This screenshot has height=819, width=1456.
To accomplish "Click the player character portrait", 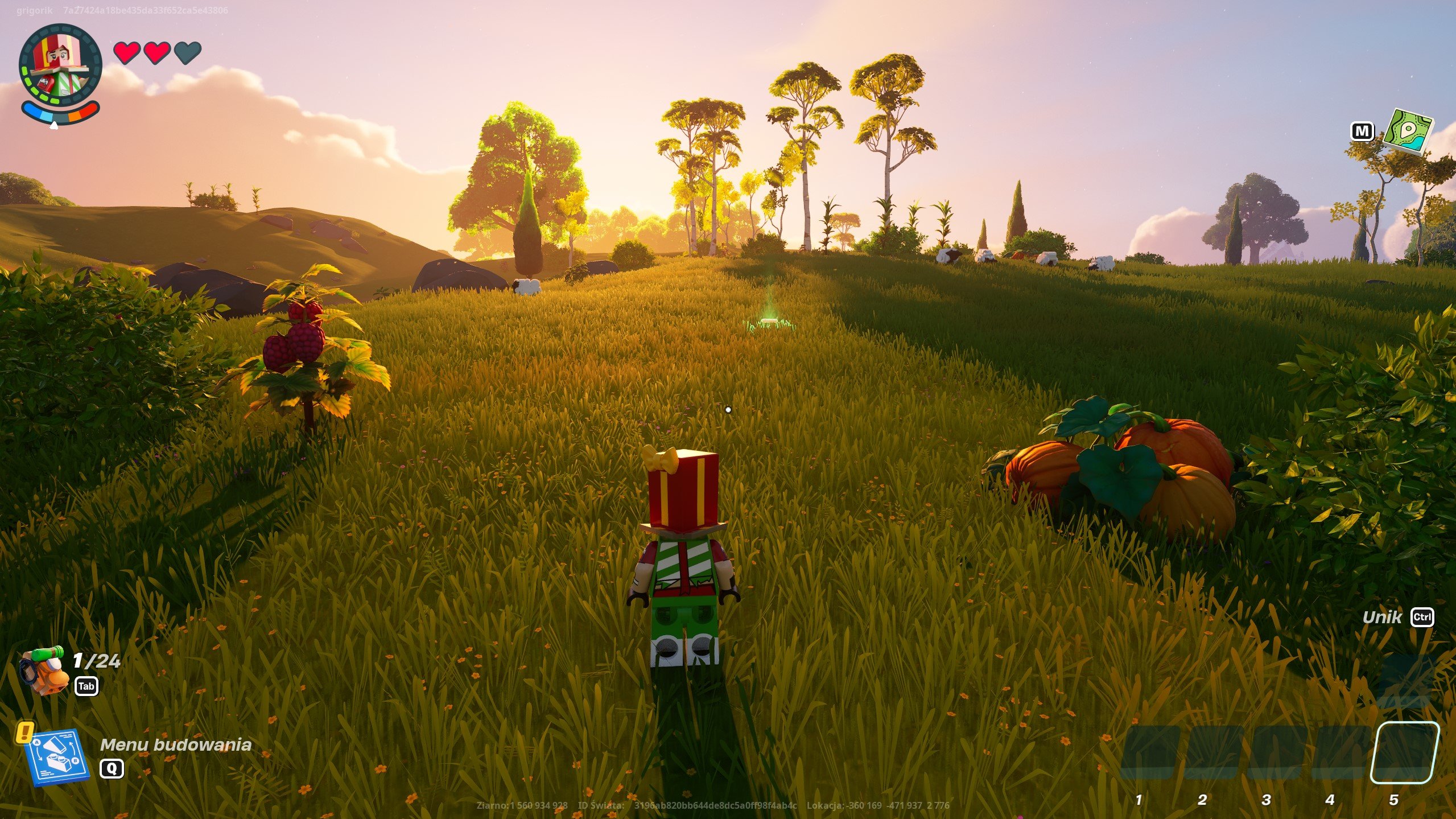I will 60,65.
